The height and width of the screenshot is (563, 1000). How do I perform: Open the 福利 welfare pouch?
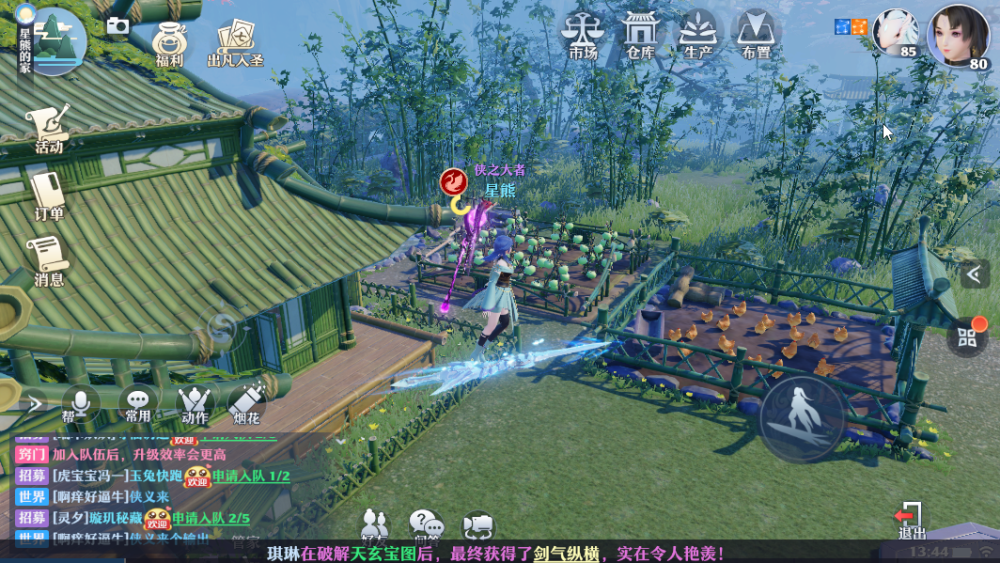pos(169,43)
